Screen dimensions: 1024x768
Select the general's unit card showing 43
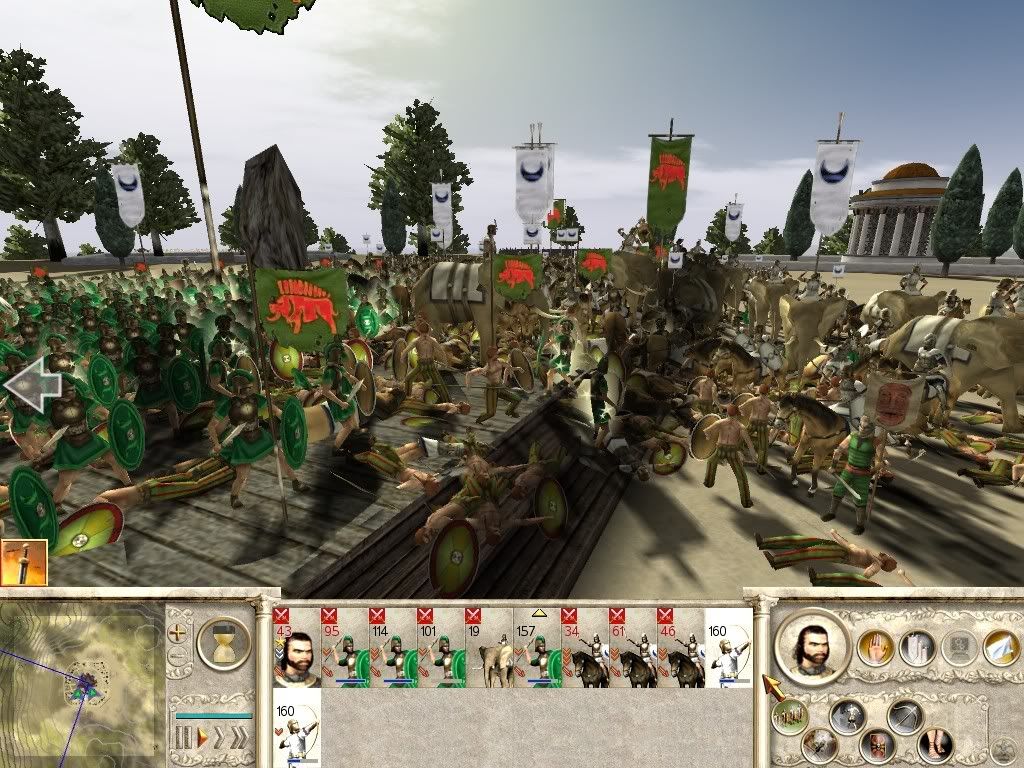click(x=296, y=648)
